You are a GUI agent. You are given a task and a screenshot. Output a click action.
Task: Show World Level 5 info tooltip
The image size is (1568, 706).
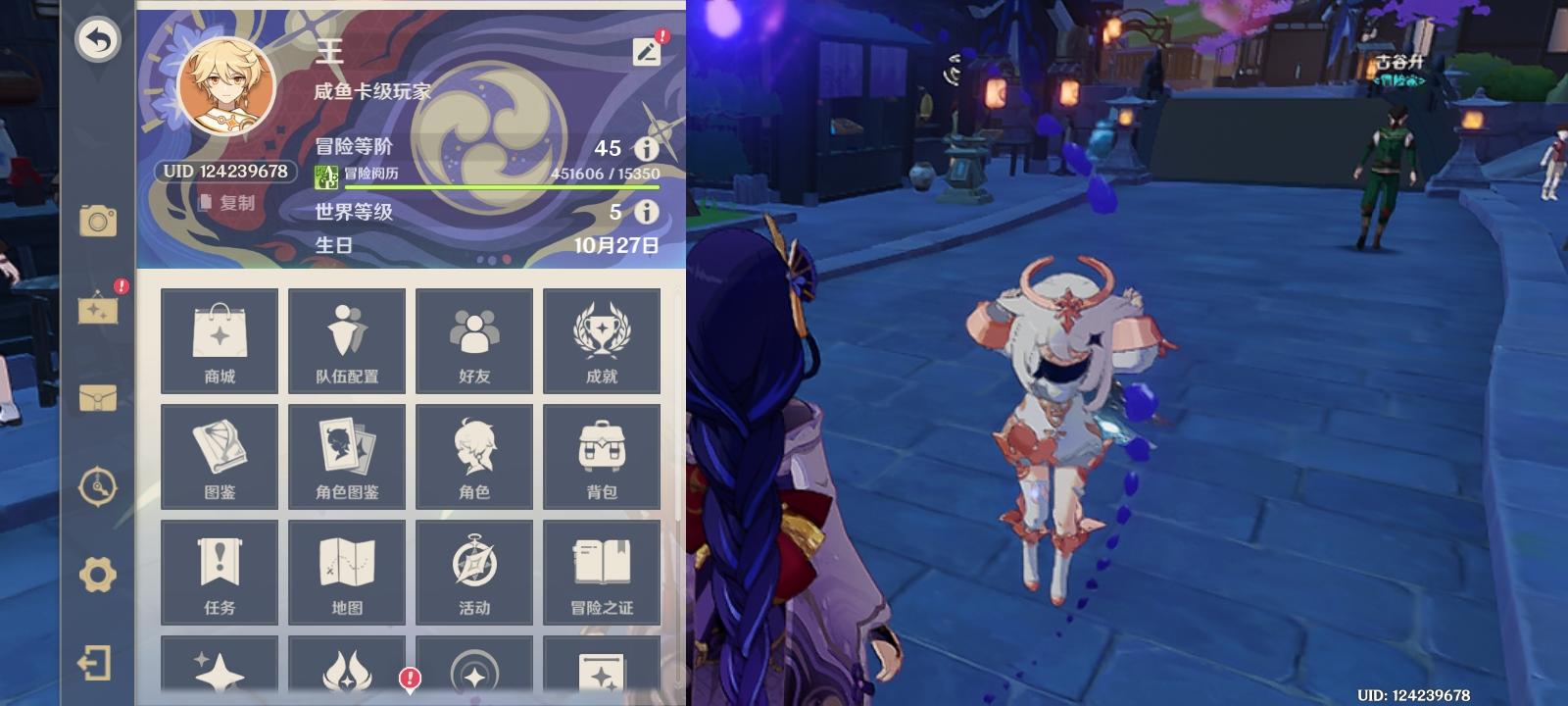click(646, 212)
